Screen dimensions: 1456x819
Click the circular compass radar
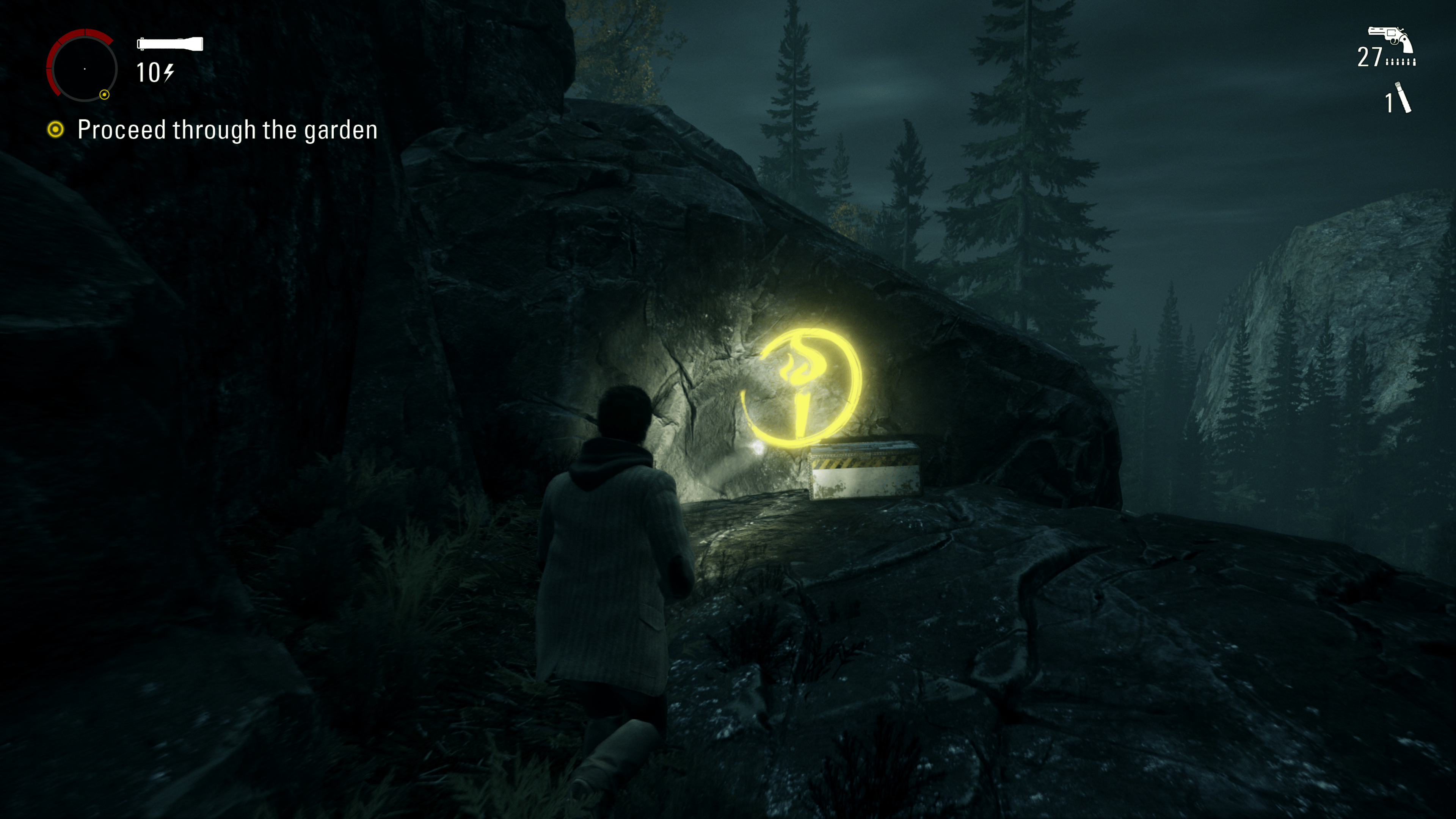pyautogui.click(x=83, y=67)
